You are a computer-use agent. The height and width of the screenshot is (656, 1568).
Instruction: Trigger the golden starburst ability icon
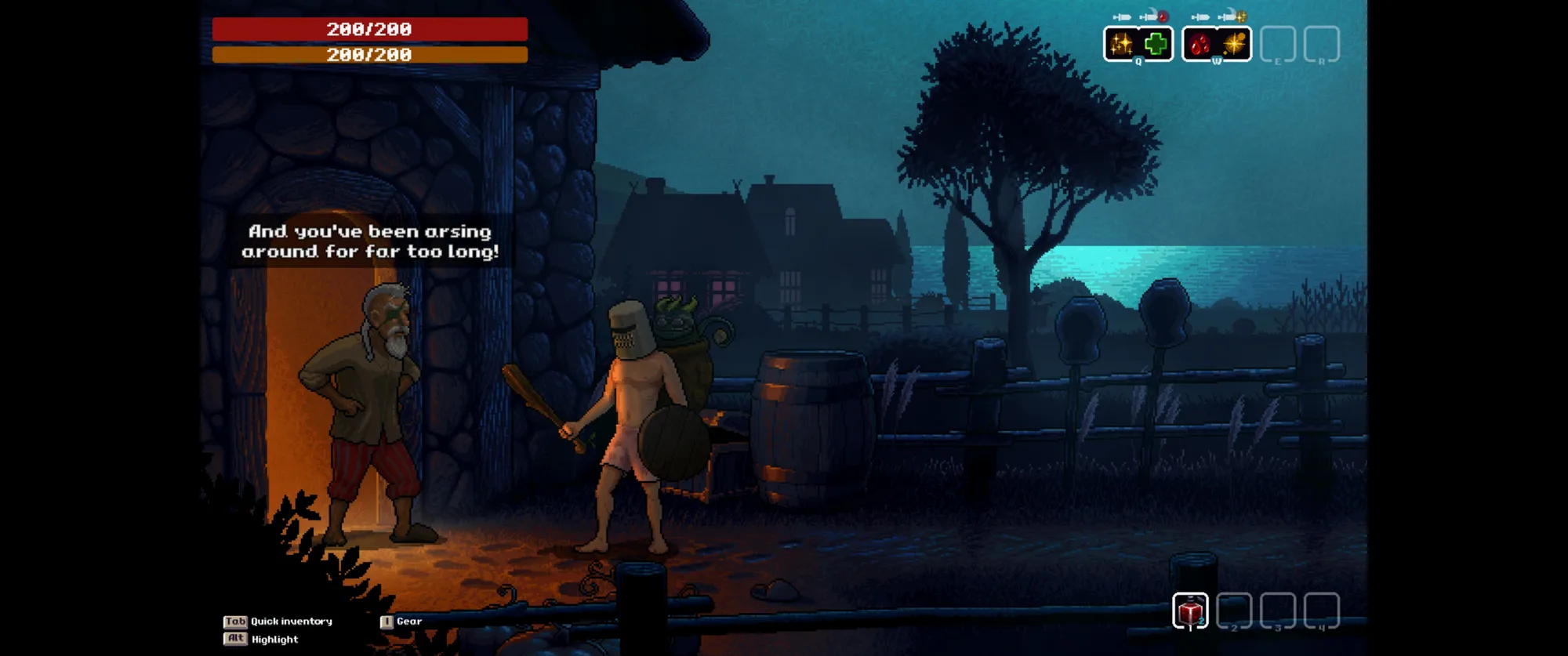pos(1234,44)
